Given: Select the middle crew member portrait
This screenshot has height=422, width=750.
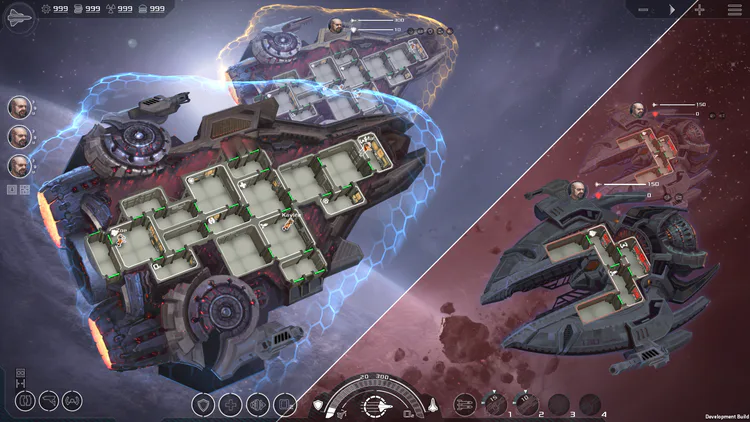Looking at the screenshot, I should tap(19, 137).
